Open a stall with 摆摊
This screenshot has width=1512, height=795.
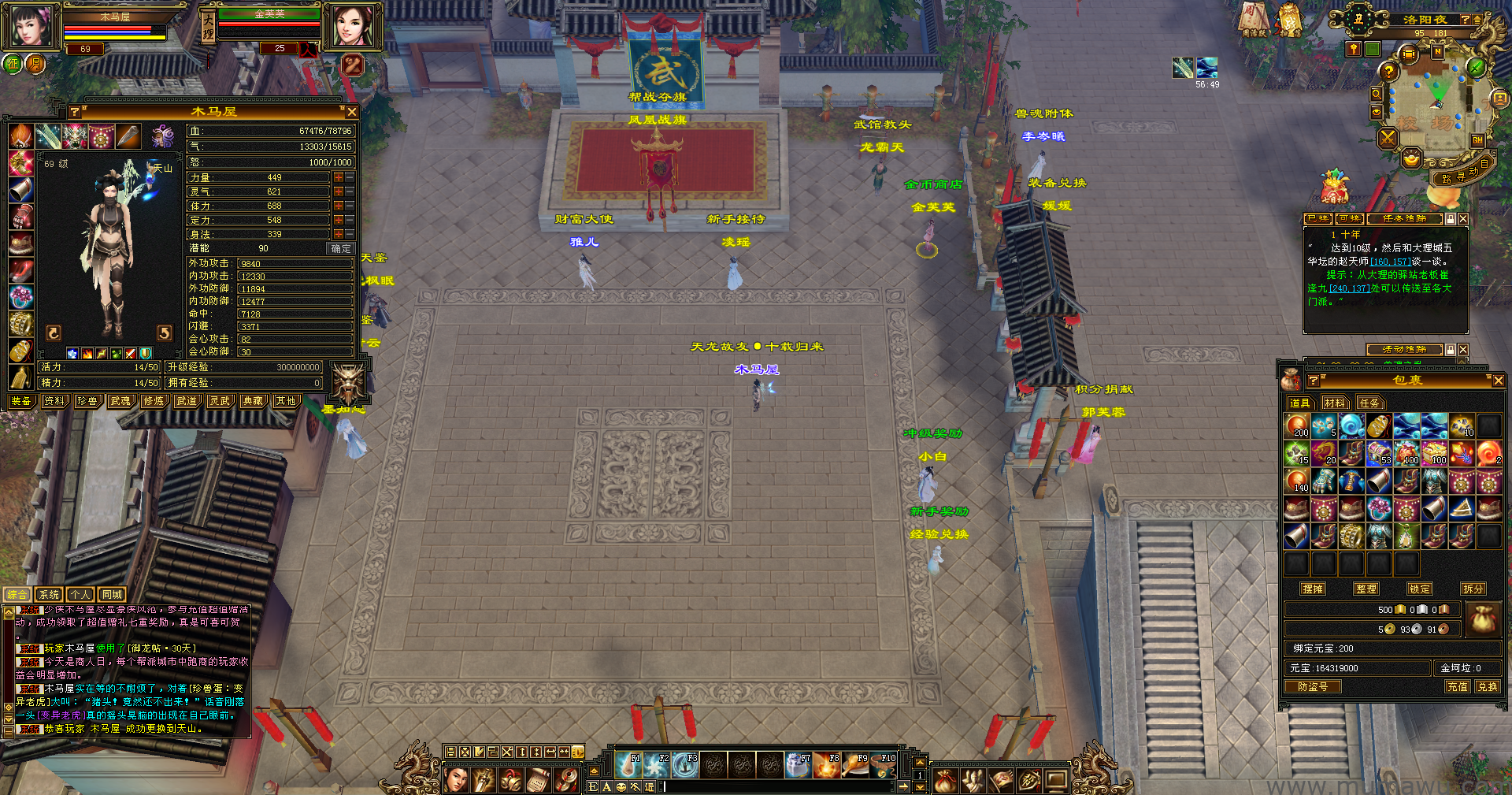1313,589
